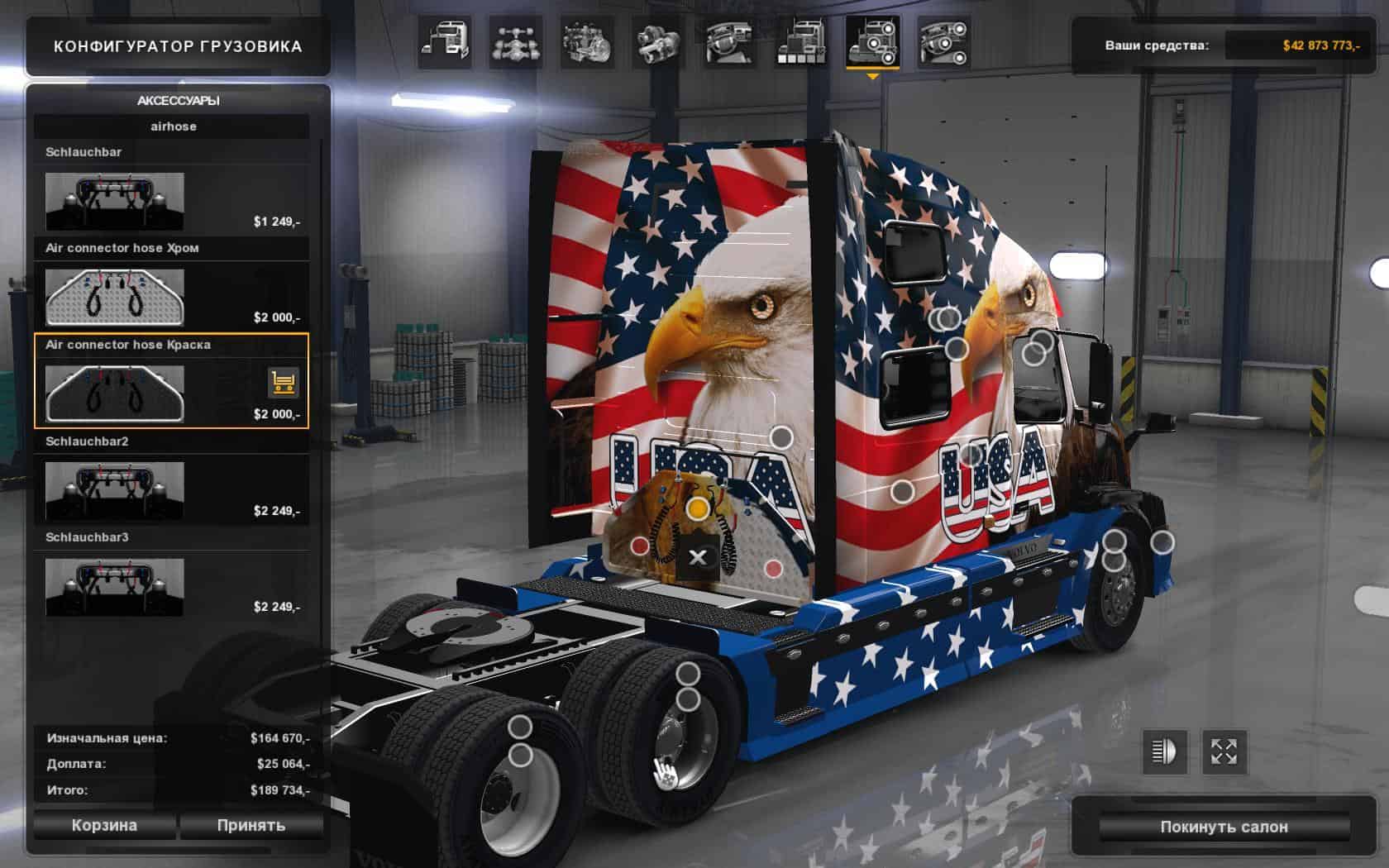Image resolution: width=1389 pixels, height=868 pixels.
Task: Leave the shop via Покинуть салон
Action: 1223,827
